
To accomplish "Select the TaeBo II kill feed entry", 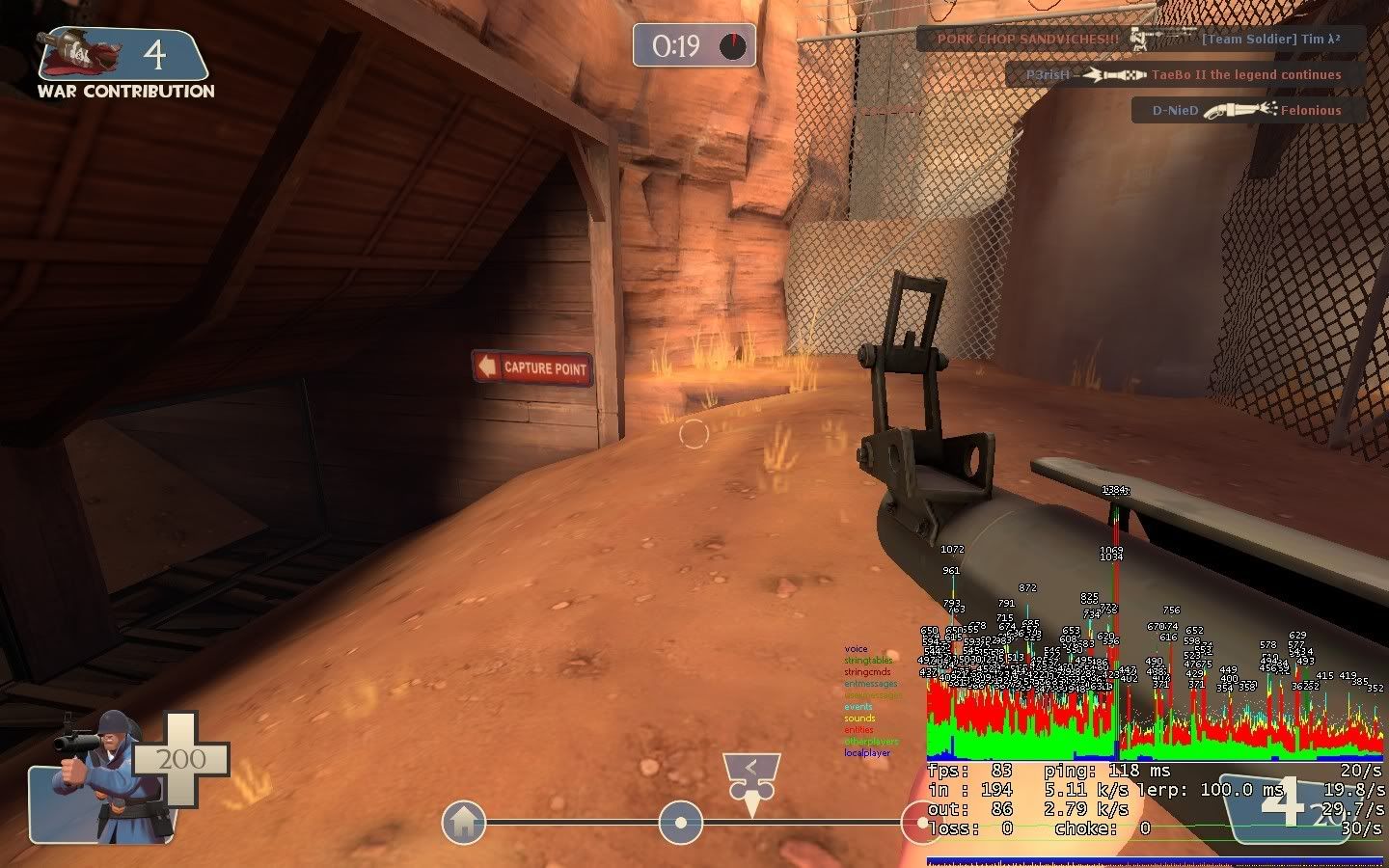I will (1186, 74).
